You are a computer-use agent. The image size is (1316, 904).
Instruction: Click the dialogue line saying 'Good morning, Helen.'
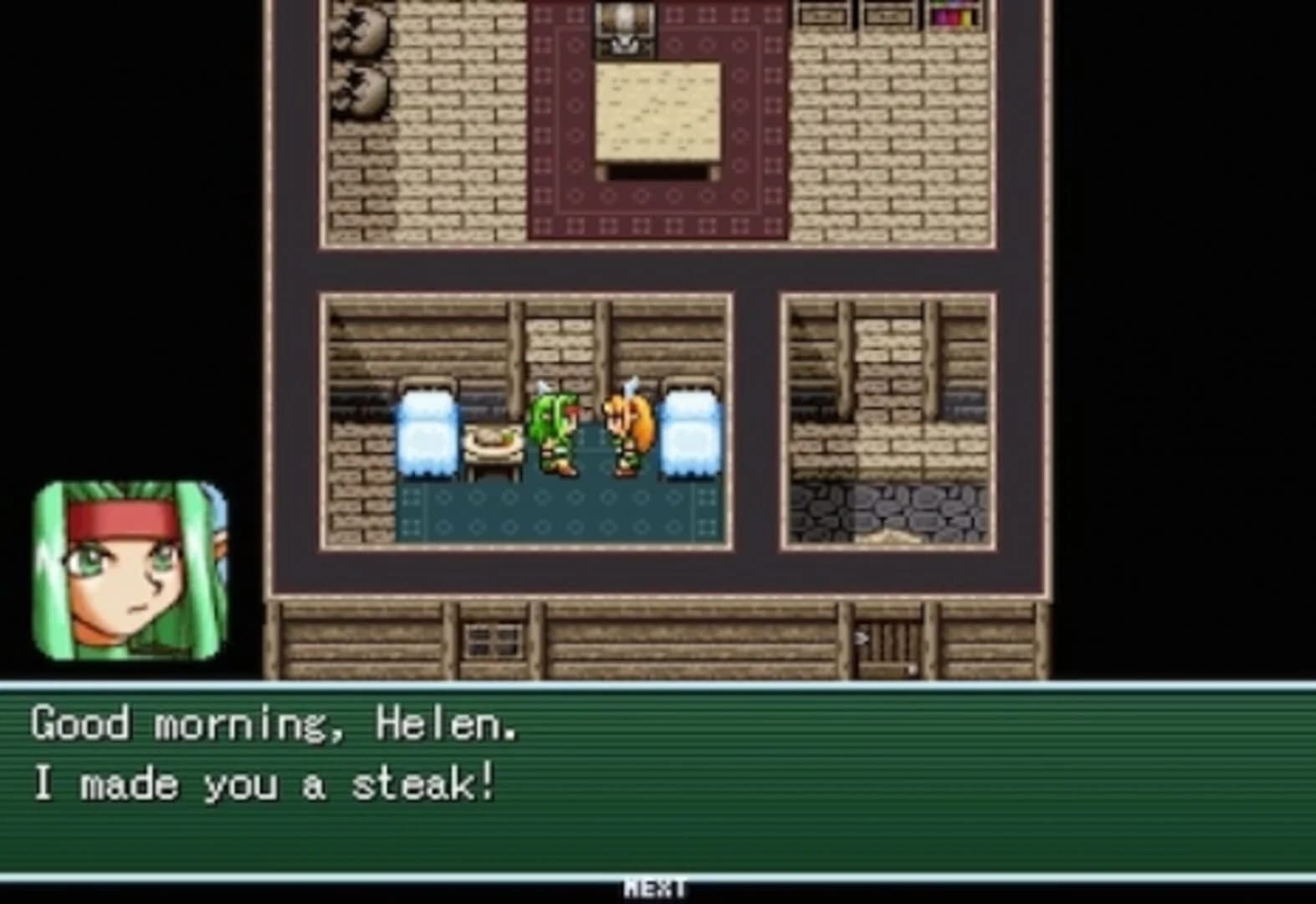tap(276, 727)
